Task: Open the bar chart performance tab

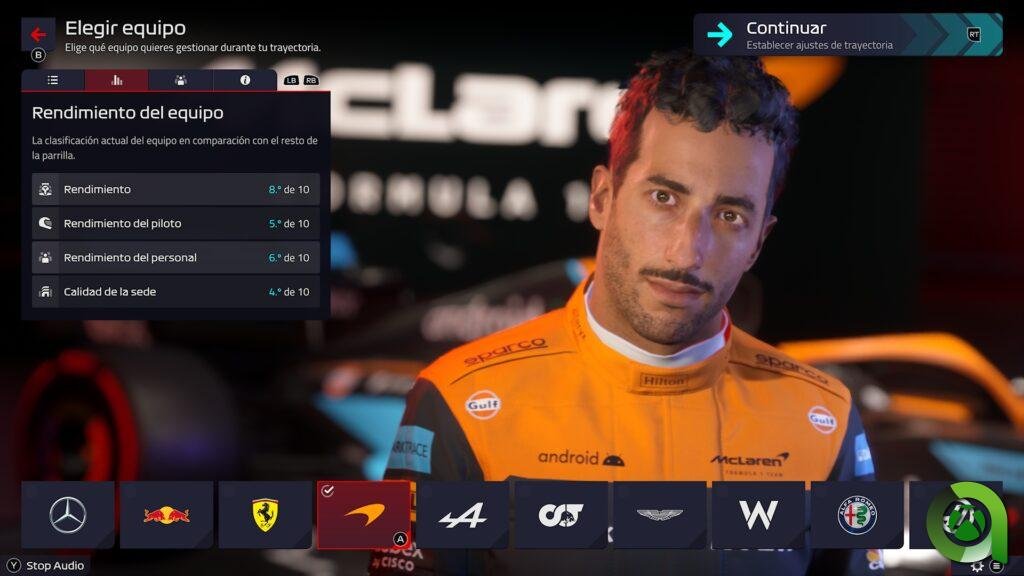Action: coord(116,80)
